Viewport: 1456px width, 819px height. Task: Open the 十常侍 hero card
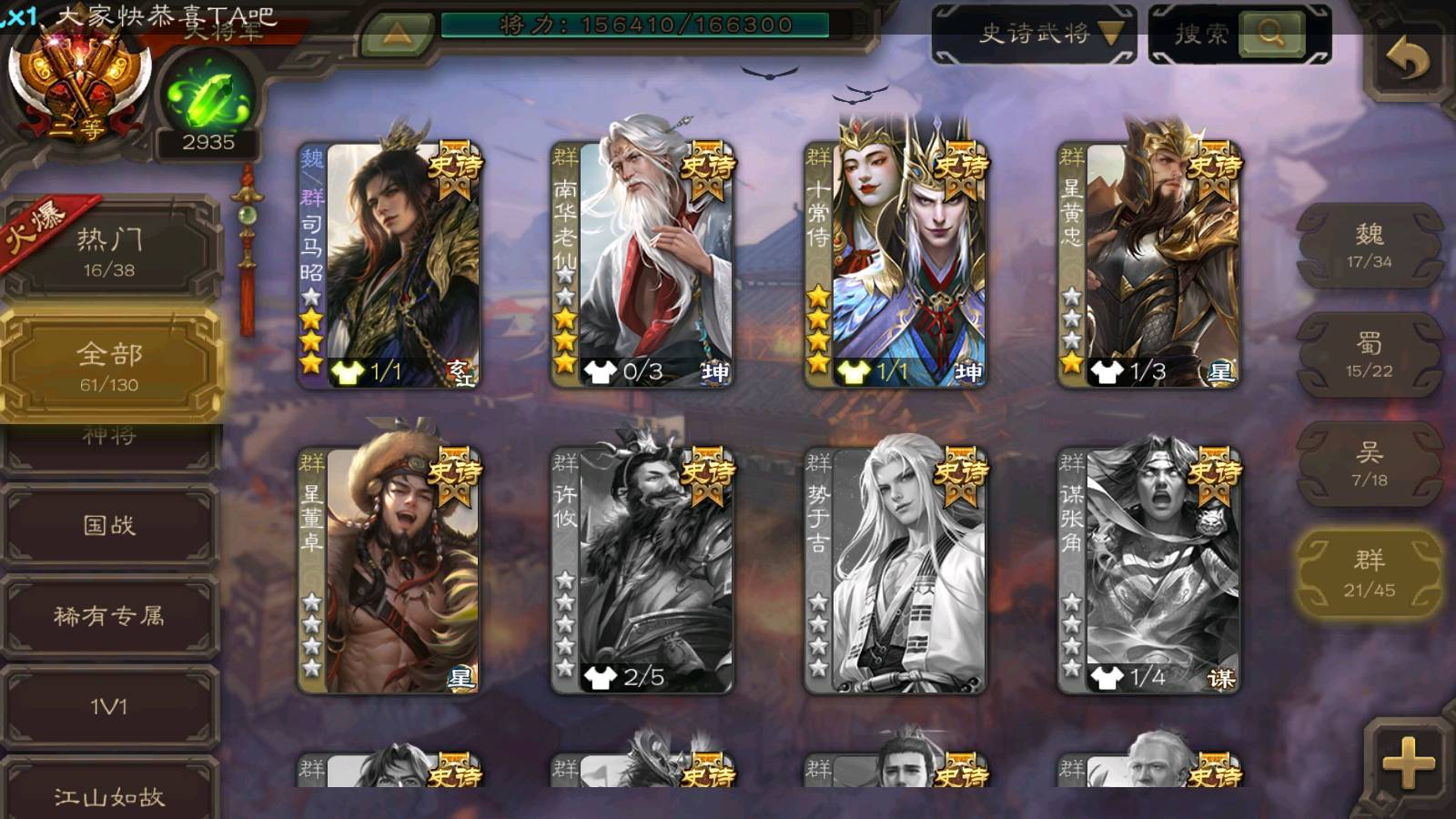coord(895,264)
